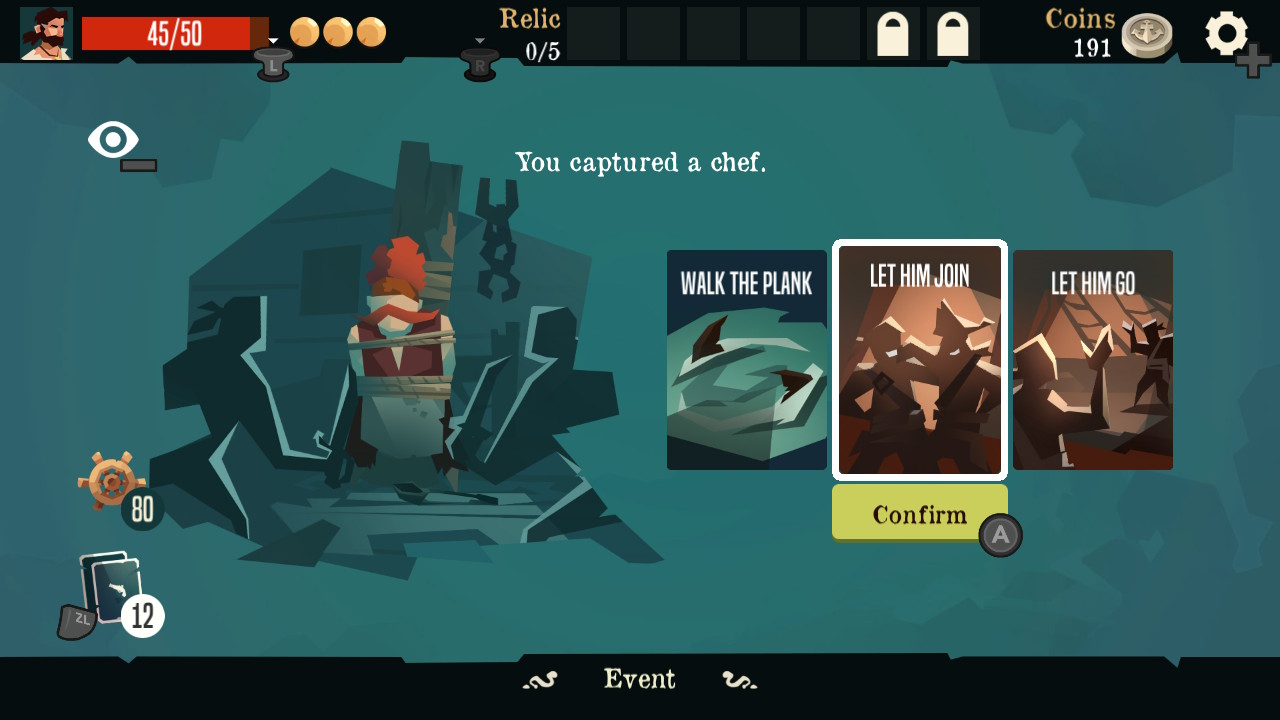Image resolution: width=1280 pixels, height=720 pixels.
Task: Click the gold ammo orbs icon
Action: click(x=340, y=32)
